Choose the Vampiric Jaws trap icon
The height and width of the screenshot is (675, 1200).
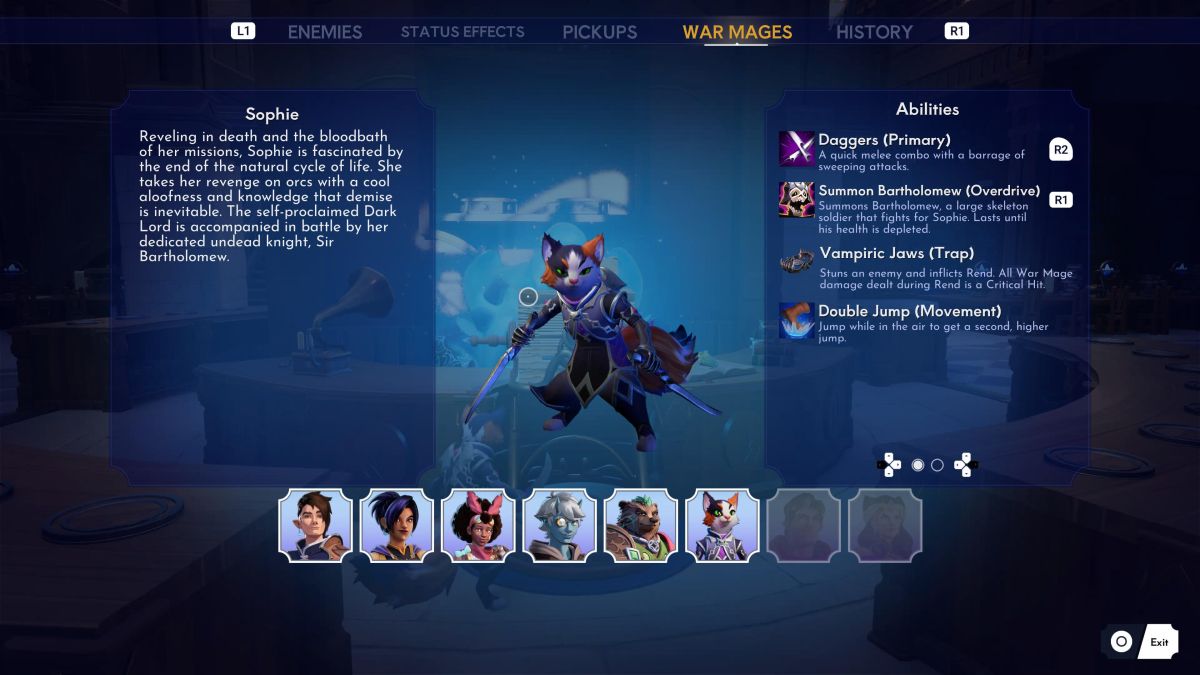(x=797, y=260)
